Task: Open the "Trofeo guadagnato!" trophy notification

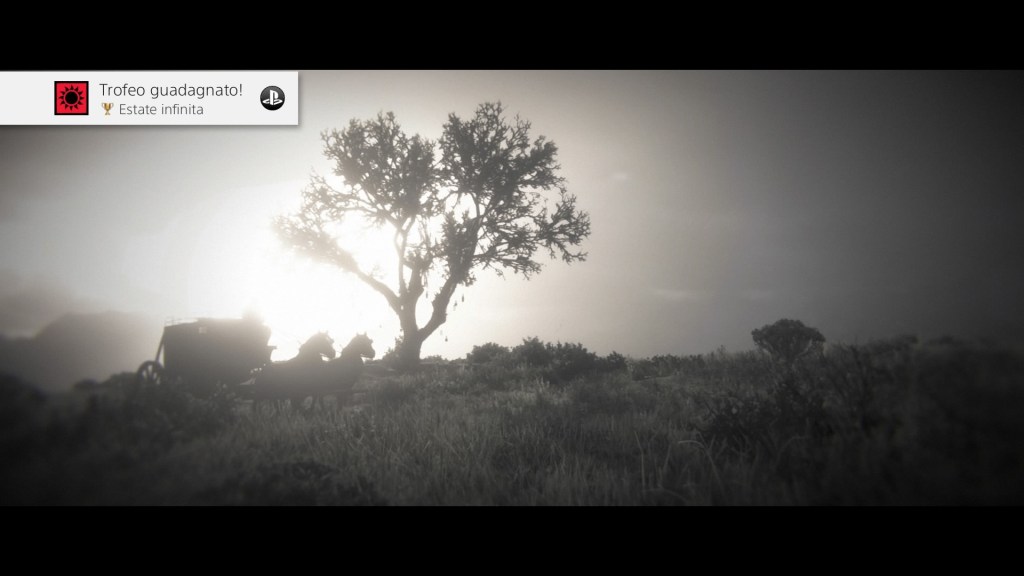Action: pyautogui.click(x=170, y=98)
